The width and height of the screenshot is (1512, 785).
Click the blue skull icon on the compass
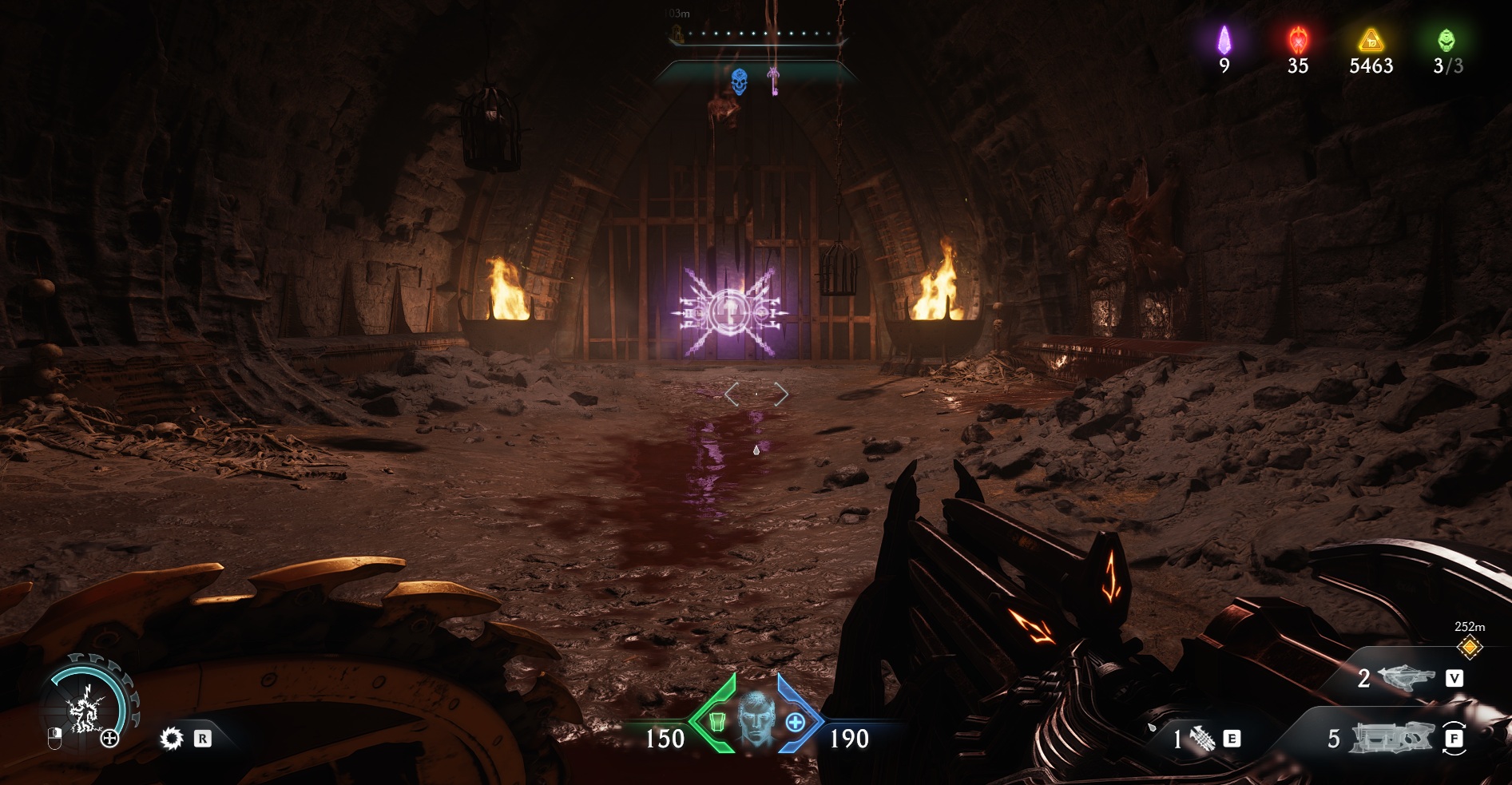(739, 81)
